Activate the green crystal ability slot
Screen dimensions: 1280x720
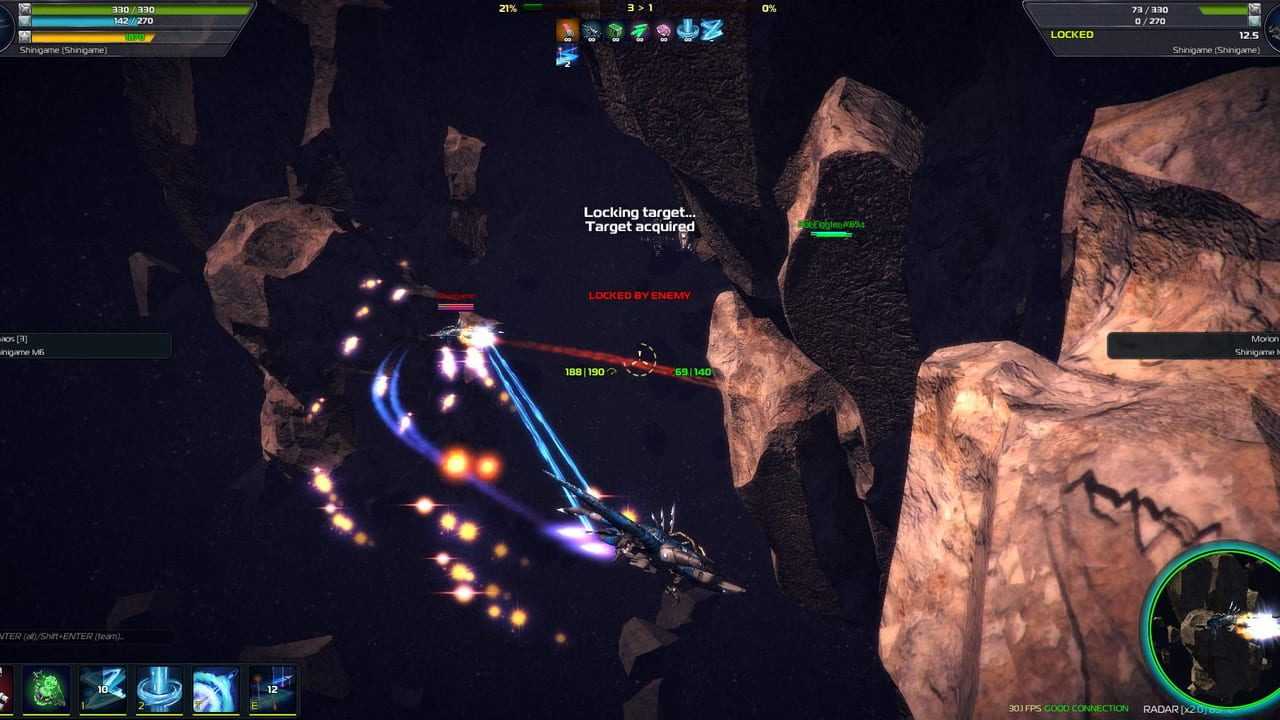click(x=47, y=689)
